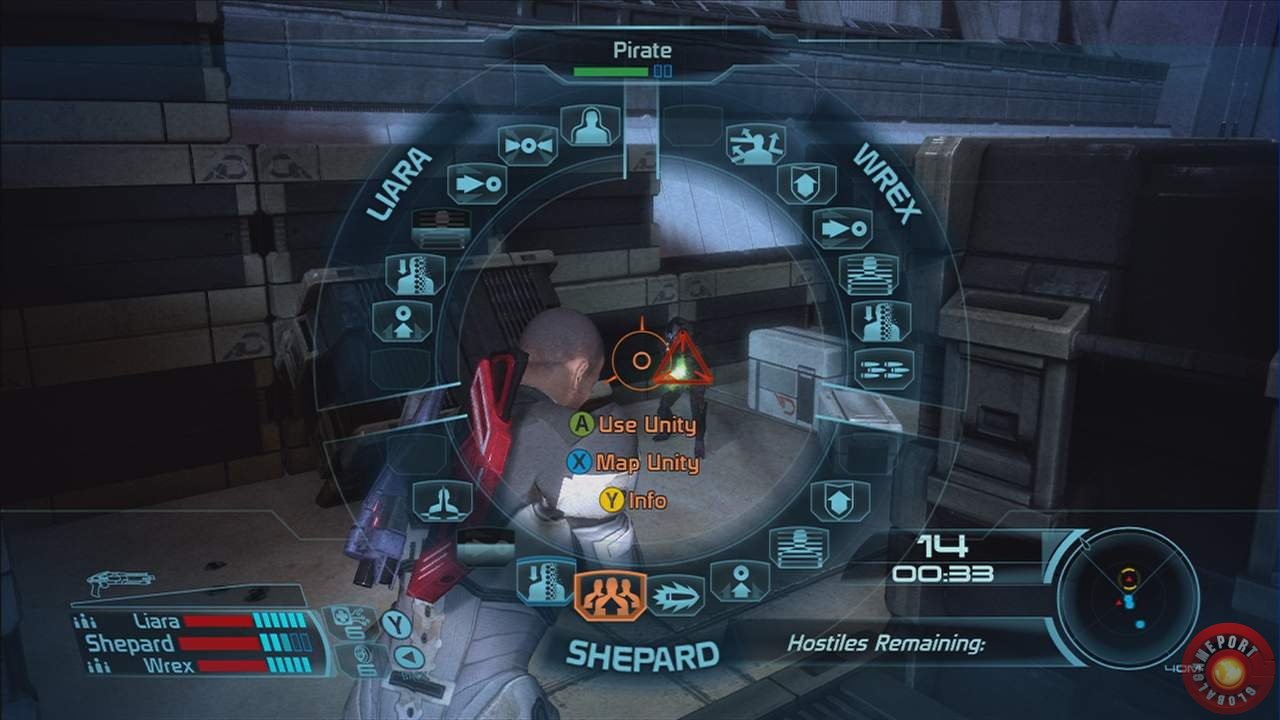Select Shepard's upward-jet power on the left
1280x720 pixels.
click(x=442, y=501)
